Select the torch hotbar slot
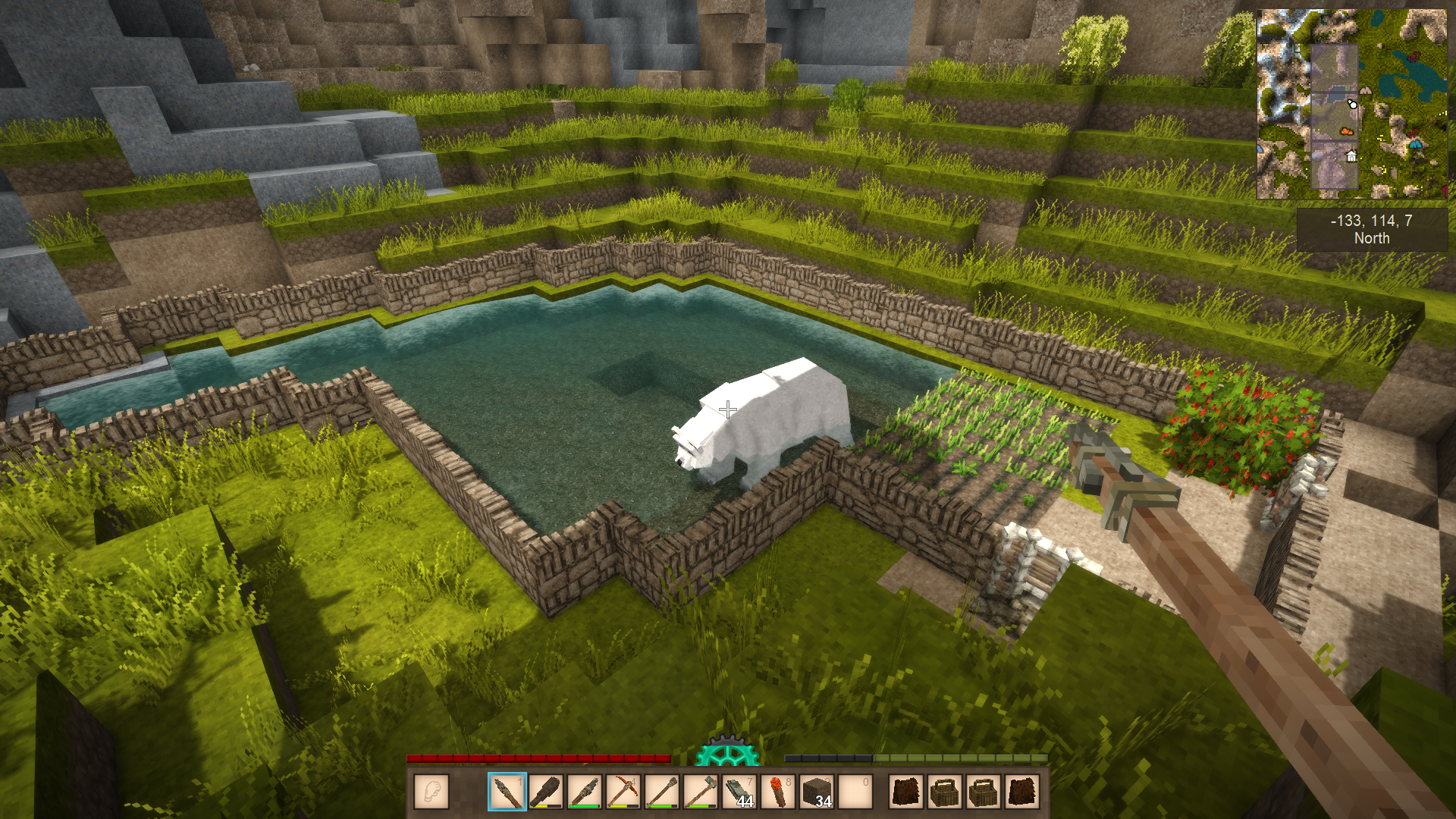The width and height of the screenshot is (1456, 819). pyautogui.click(x=779, y=792)
